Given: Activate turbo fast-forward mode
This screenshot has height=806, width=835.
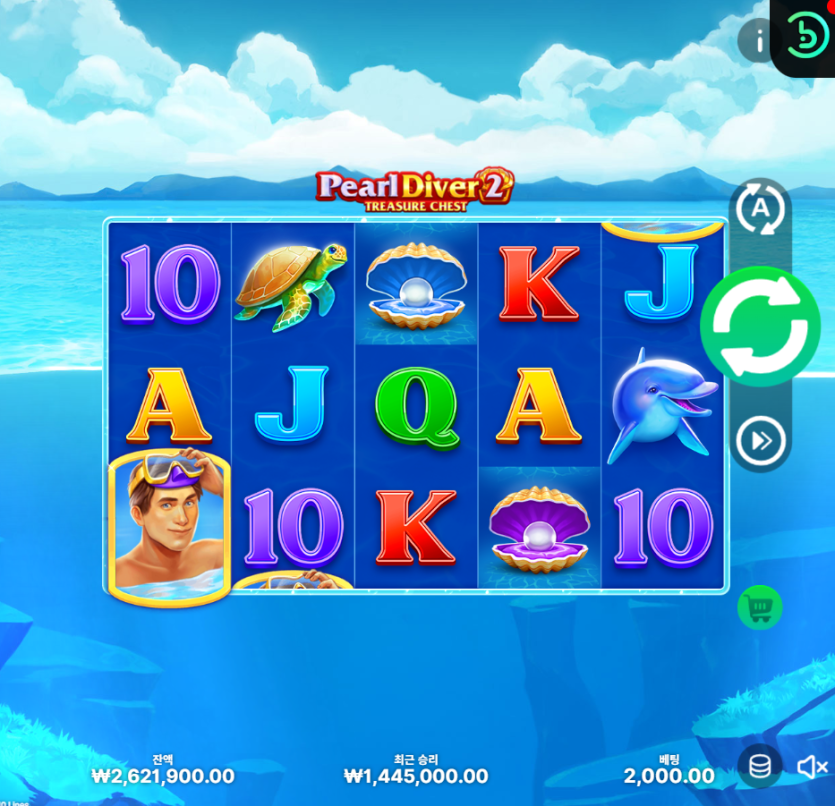Looking at the screenshot, I should [x=760, y=440].
